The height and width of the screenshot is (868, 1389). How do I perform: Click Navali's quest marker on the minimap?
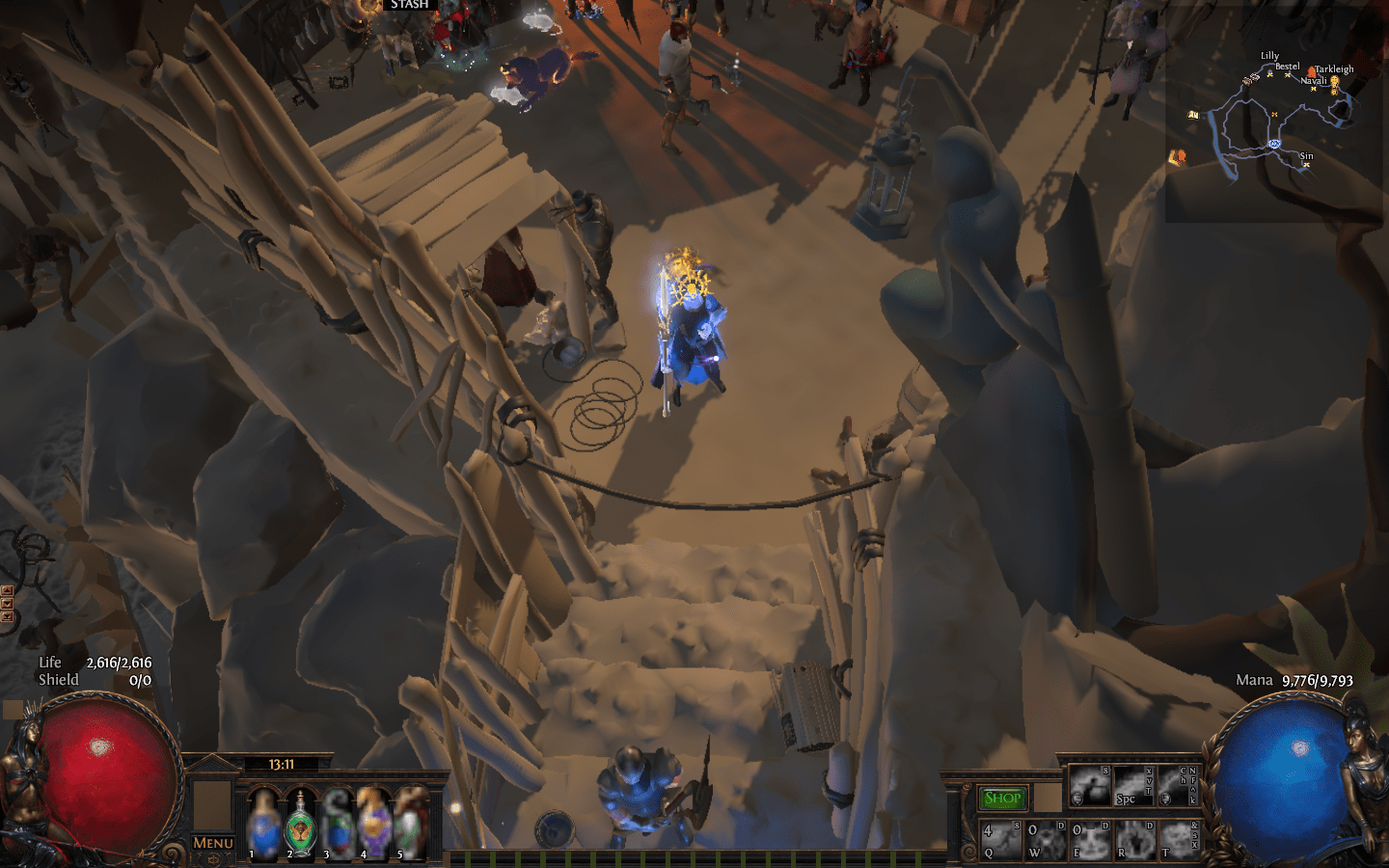coord(1313,89)
